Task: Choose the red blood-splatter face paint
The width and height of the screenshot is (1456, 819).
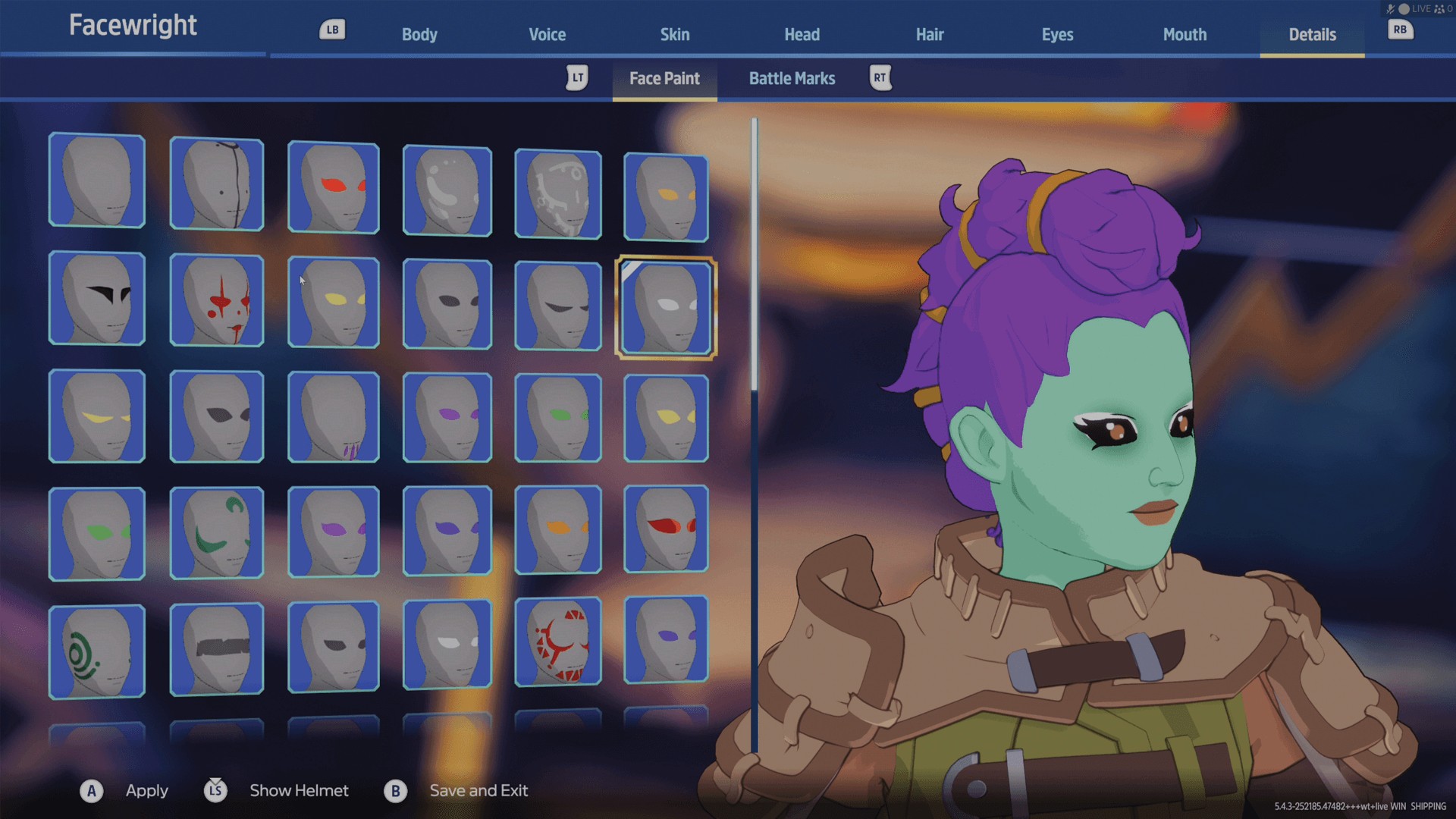Action: (217, 301)
